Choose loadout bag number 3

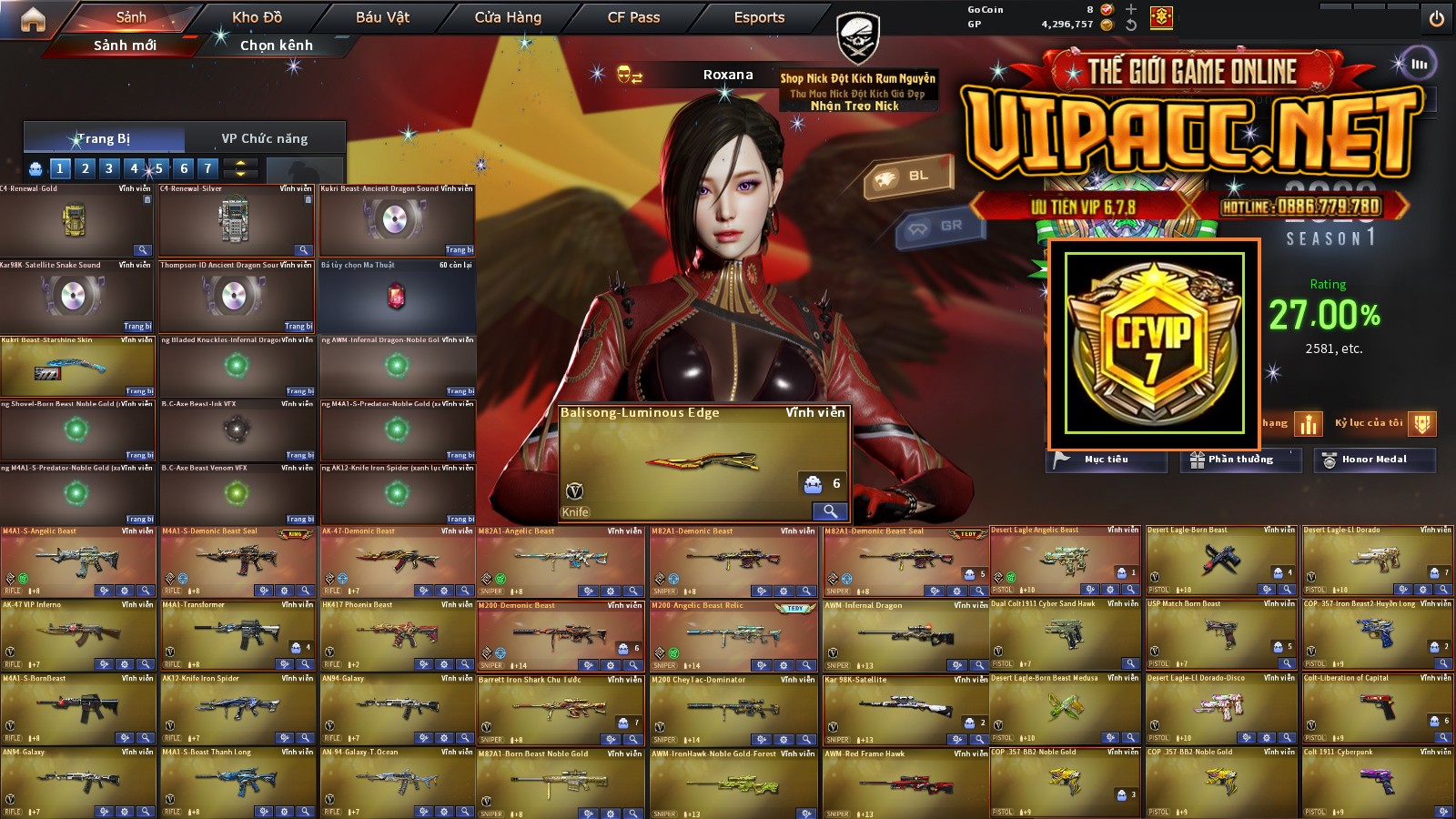(109, 168)
